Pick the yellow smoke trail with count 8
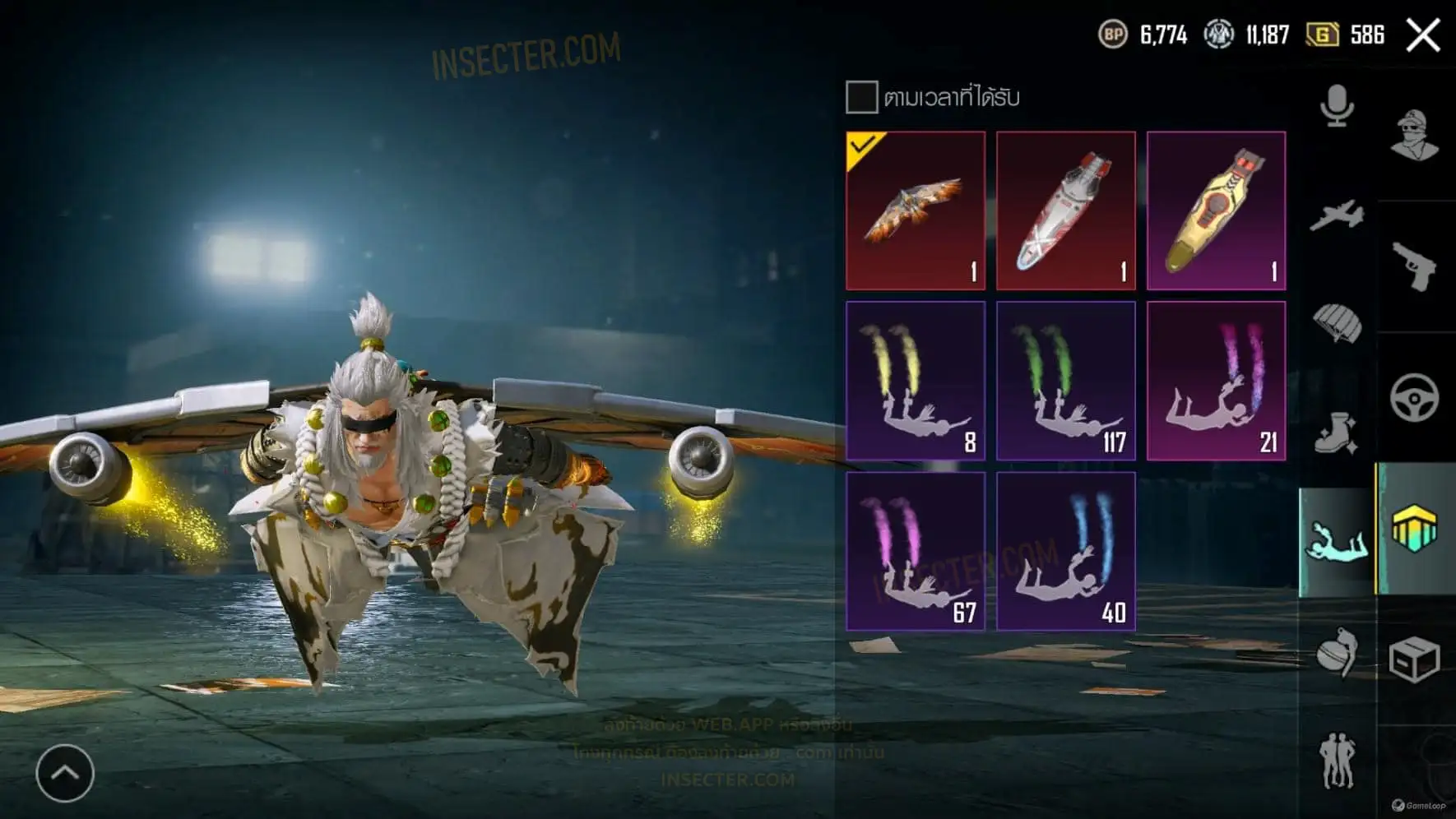 (x=916, y=381)
